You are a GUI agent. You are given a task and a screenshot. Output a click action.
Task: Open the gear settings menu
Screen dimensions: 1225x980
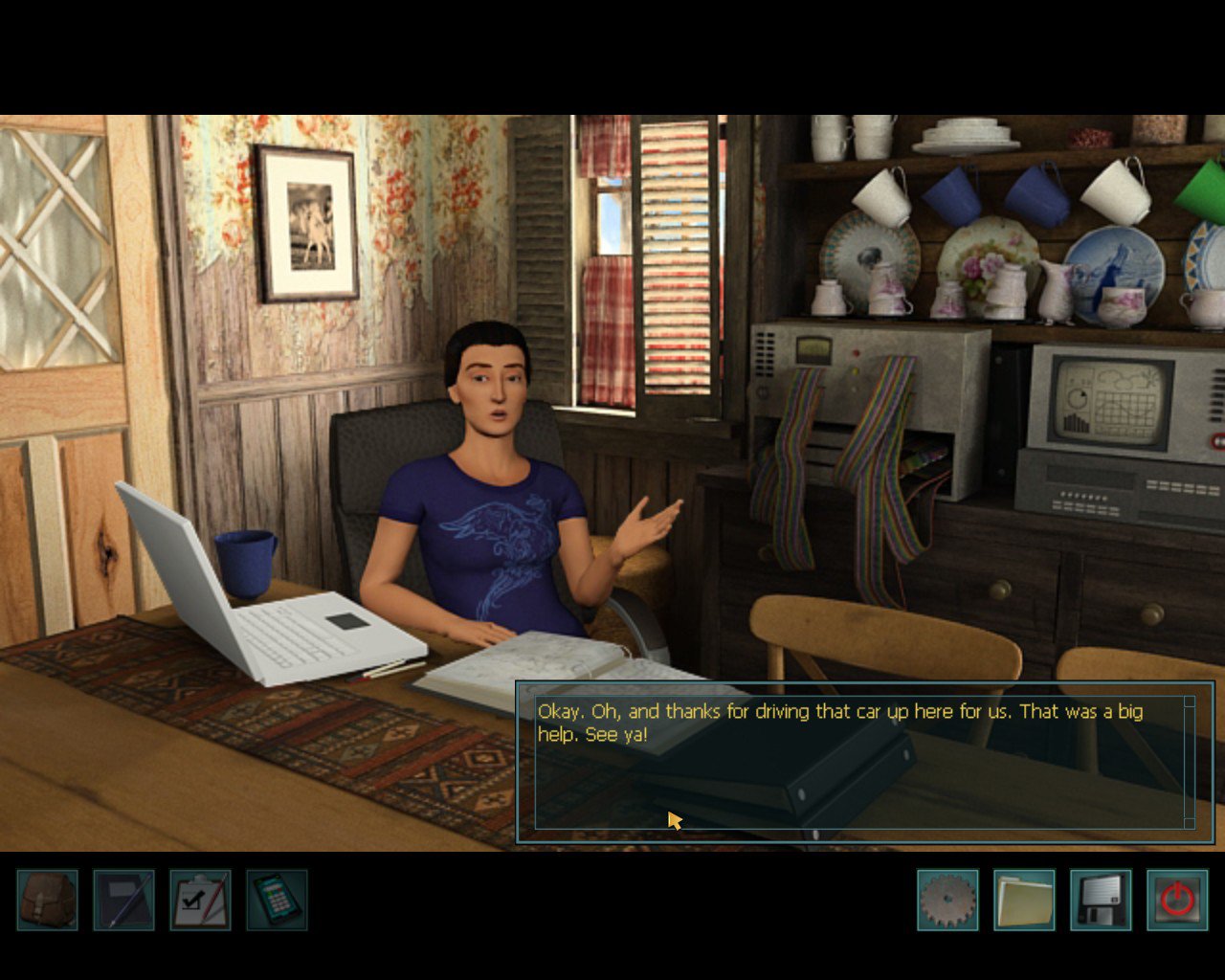pyautogui.click(x=947, y=900)
